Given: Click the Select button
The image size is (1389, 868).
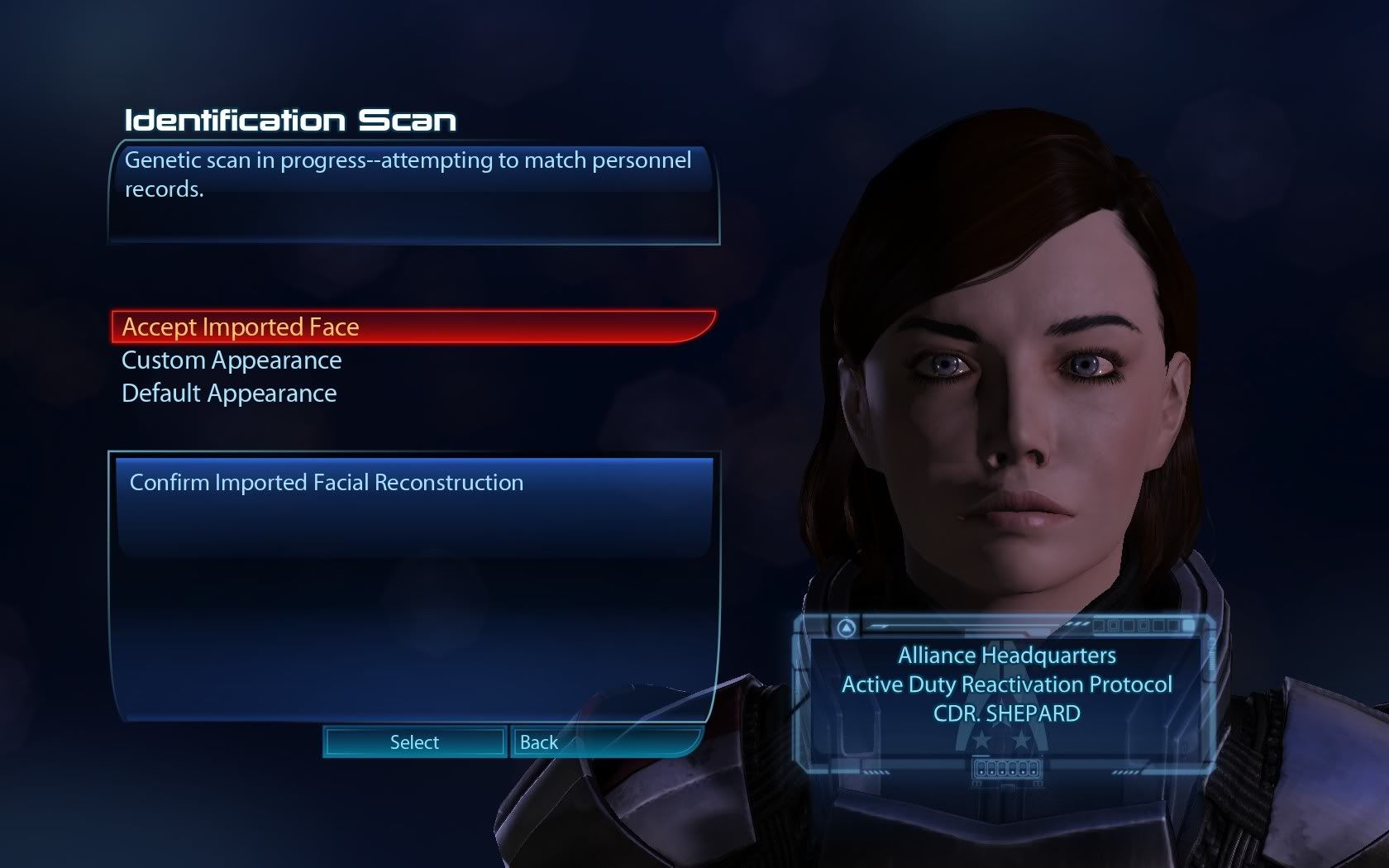Looking at the screenshot, I should (414, 742).
